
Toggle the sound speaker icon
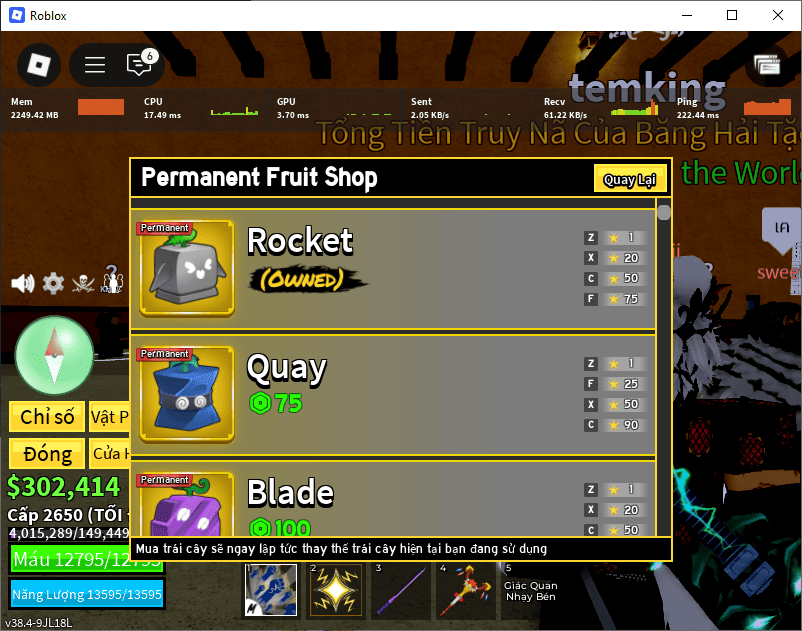click(x=22, y=283)
